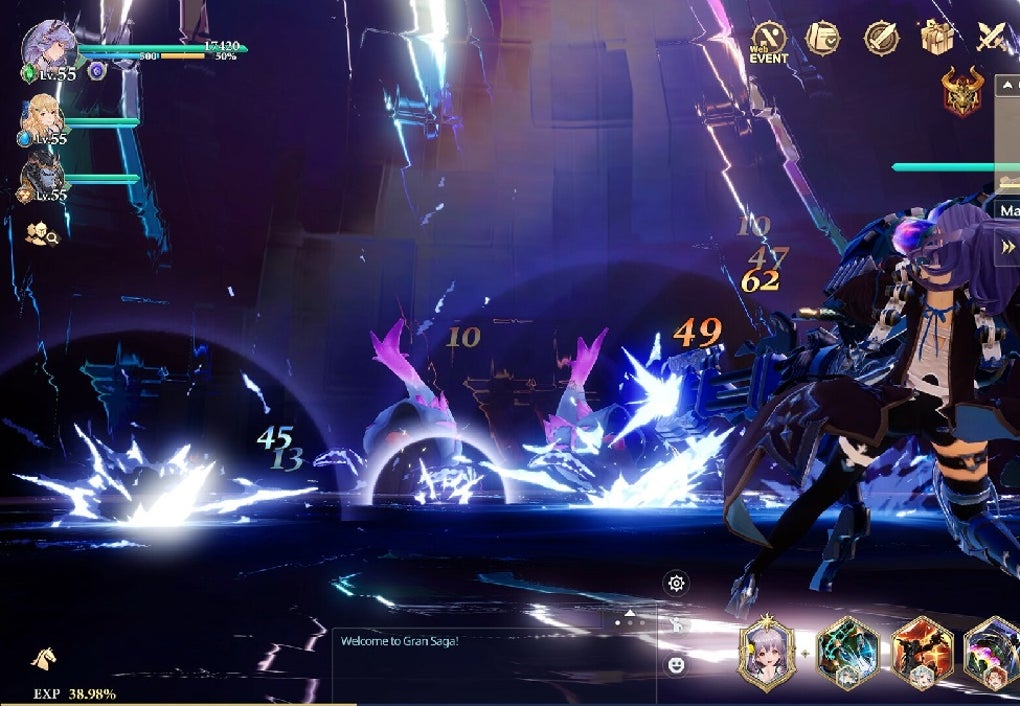Screen dimensions: 1020x706
Task: Open the quest checklist scroll icon
Action: tap(823, 39)
